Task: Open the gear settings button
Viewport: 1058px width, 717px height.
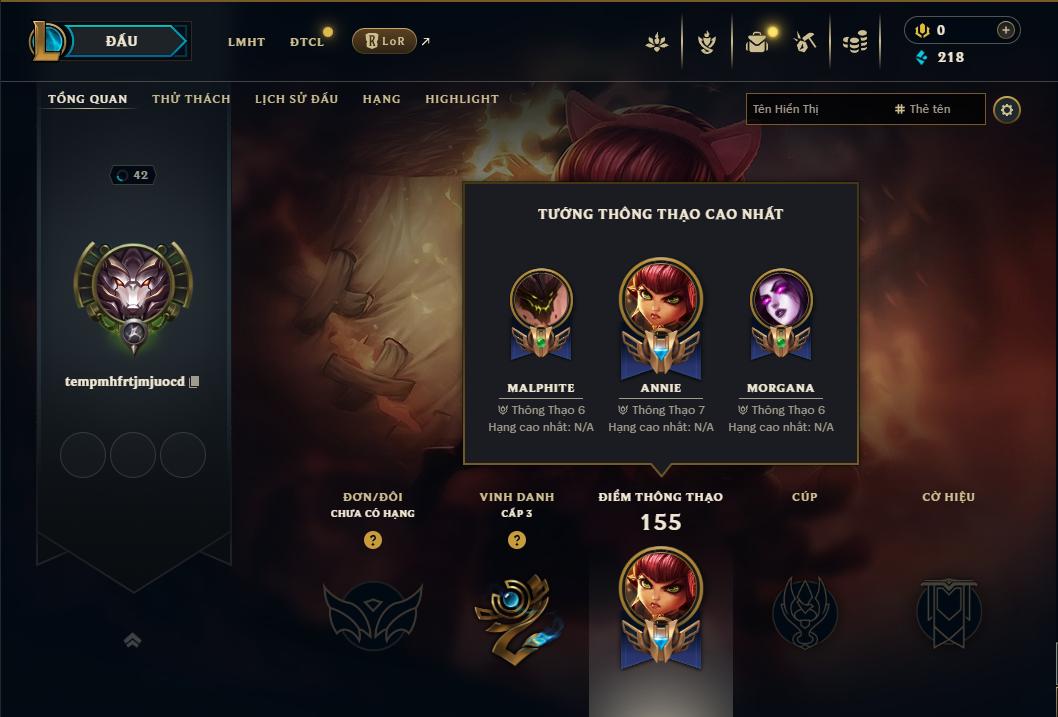Action: coord(1007,109)
